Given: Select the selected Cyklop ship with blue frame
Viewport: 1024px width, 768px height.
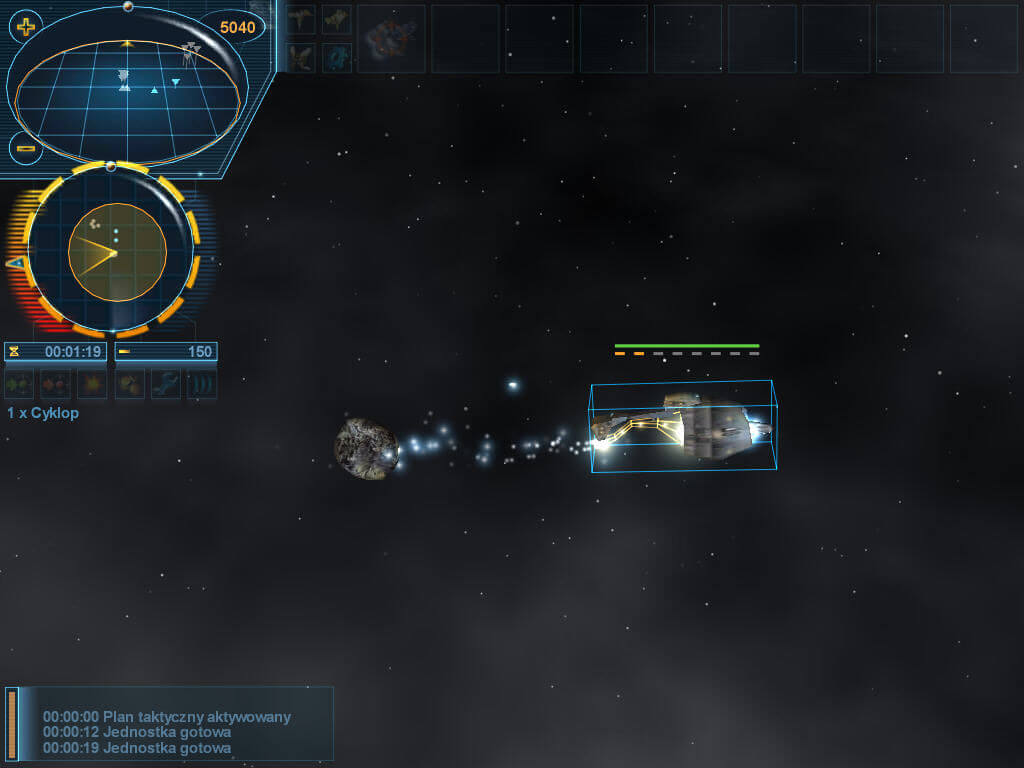Looking at the screenshot, I should (x=683, y=427).
